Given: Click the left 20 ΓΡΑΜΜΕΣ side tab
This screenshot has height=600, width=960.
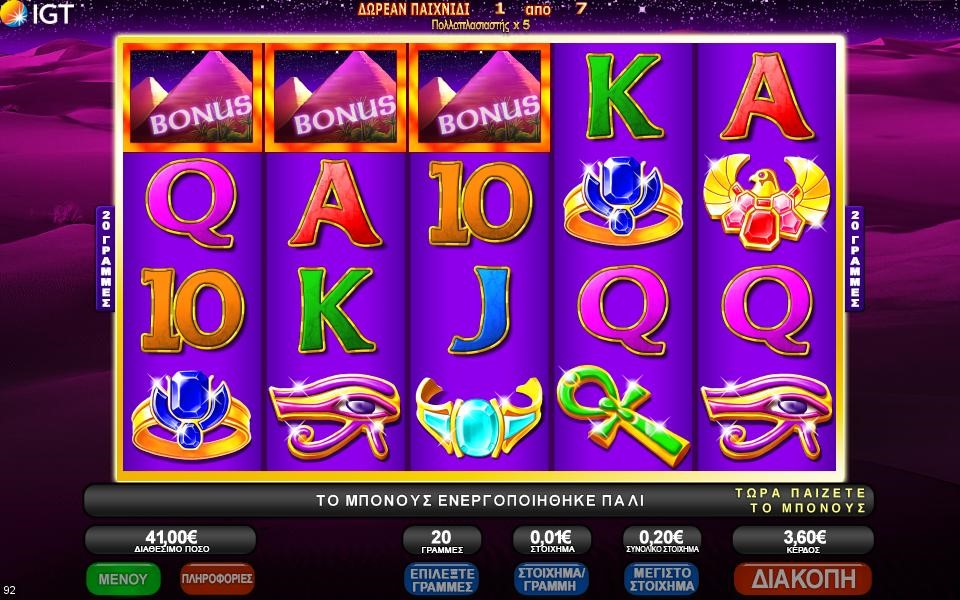Looking at the screenshot, I should pyautogui.click(x=104, y=258).
